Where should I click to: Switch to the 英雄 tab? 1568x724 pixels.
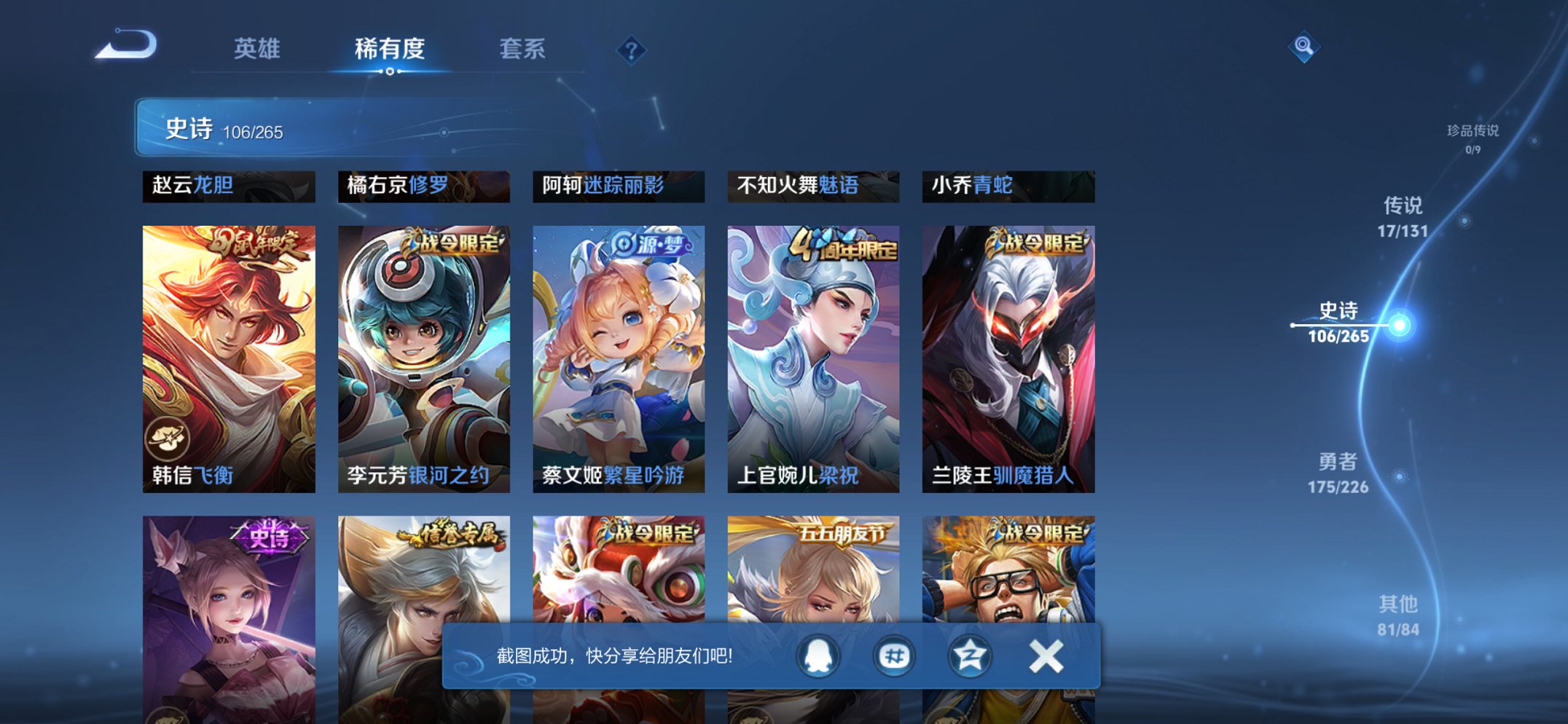[258, 50]
